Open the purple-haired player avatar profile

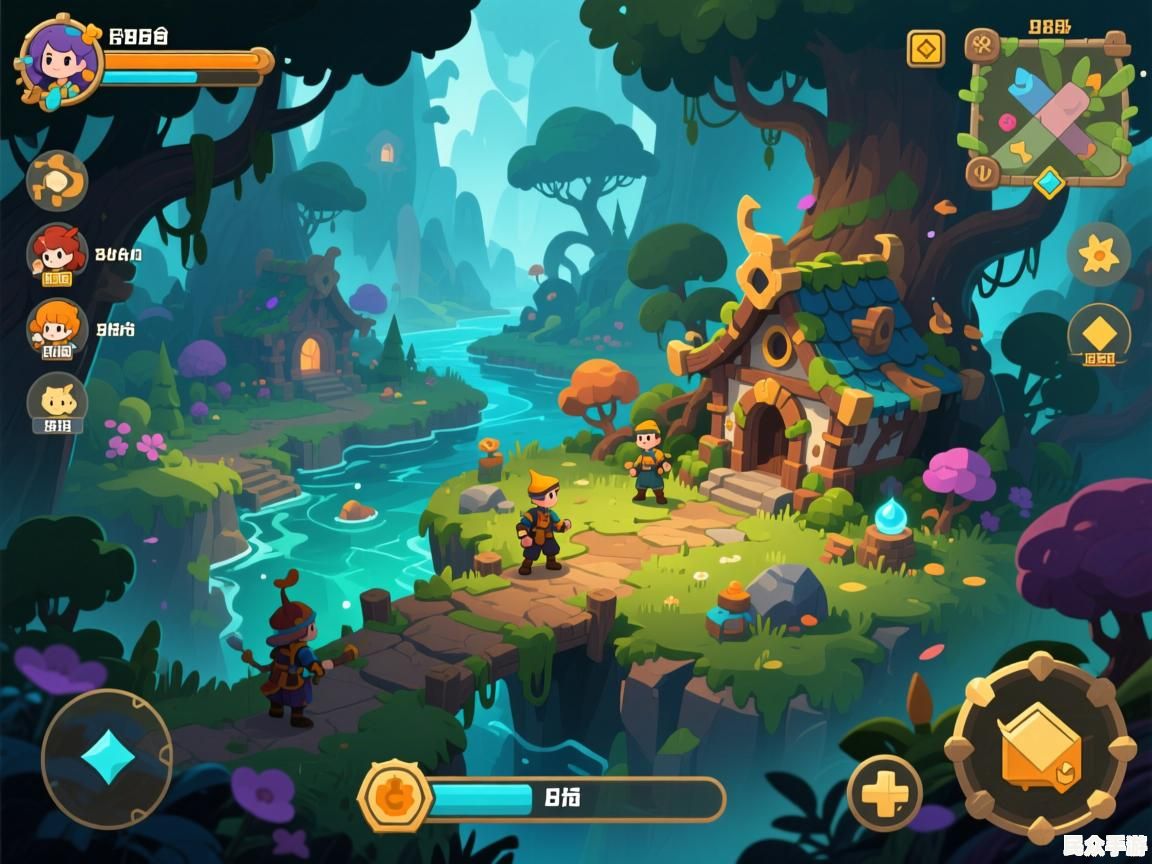pyautogui.click(x=58, y=60)
